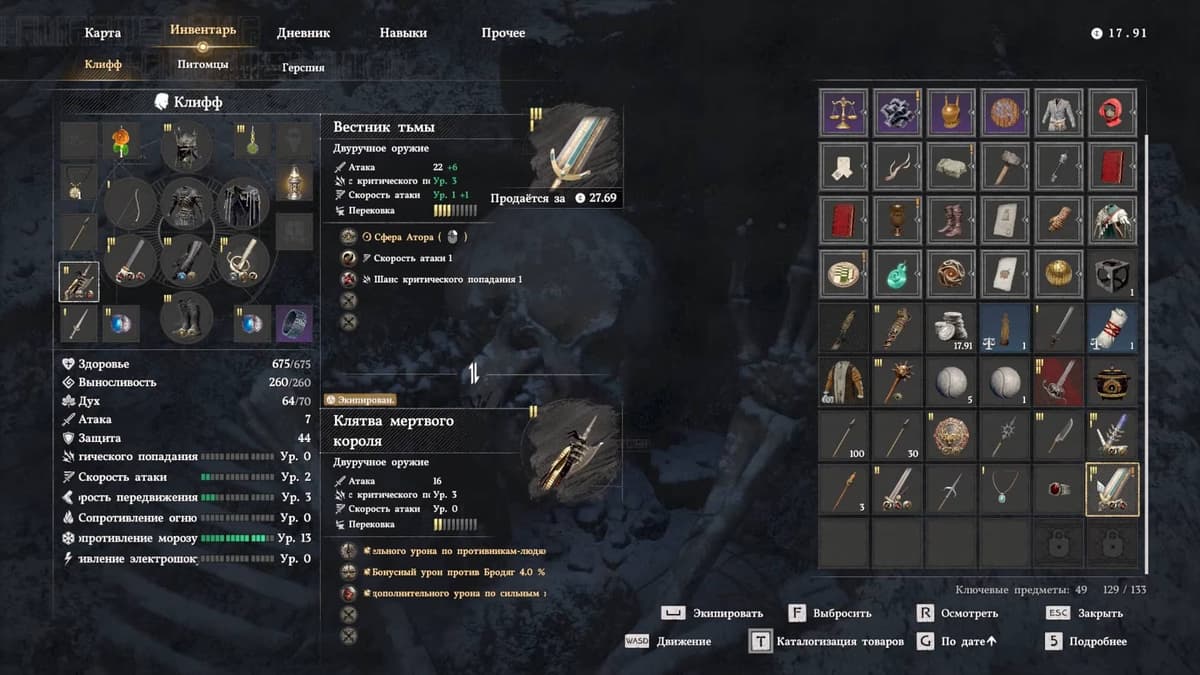This screenshot has height=675, width=1200.
Task: Select the Прочее tab
Action: click(503, 33)
